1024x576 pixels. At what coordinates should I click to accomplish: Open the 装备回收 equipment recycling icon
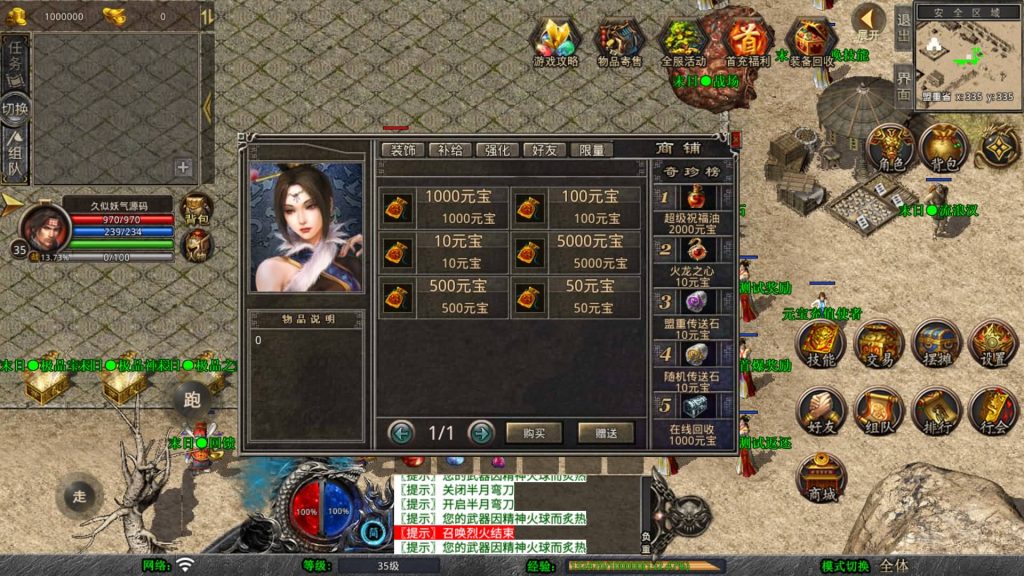pyautogui.click(x=811, y=43)
